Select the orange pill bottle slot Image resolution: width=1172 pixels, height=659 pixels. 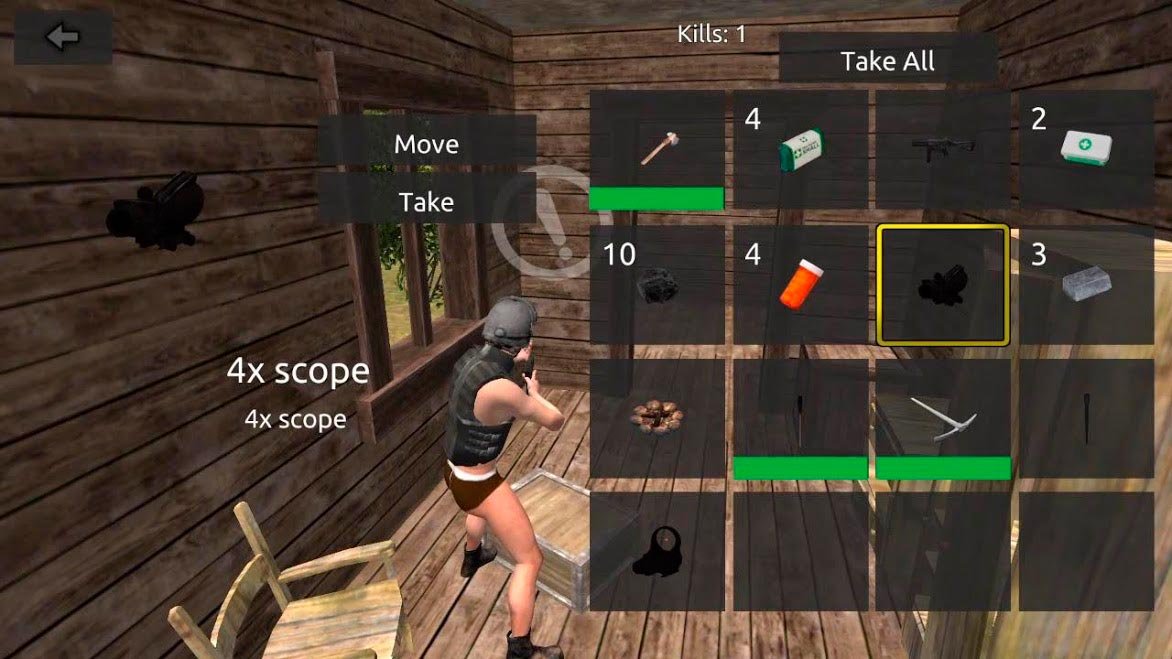[800, 285]
